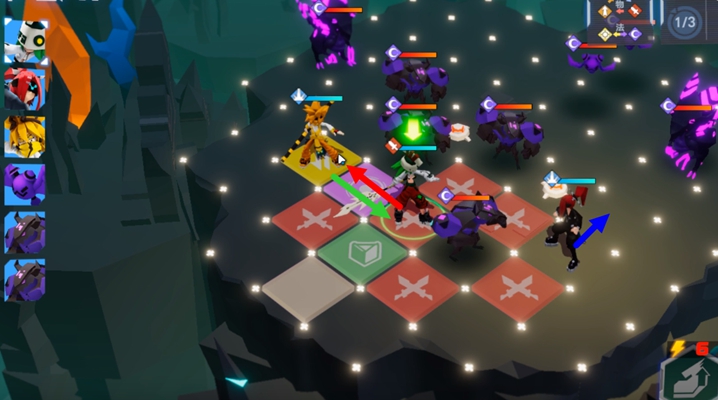Screen dimensions: 718x400
Task: Open the 1/3 round counter
Action: [685, 21]
